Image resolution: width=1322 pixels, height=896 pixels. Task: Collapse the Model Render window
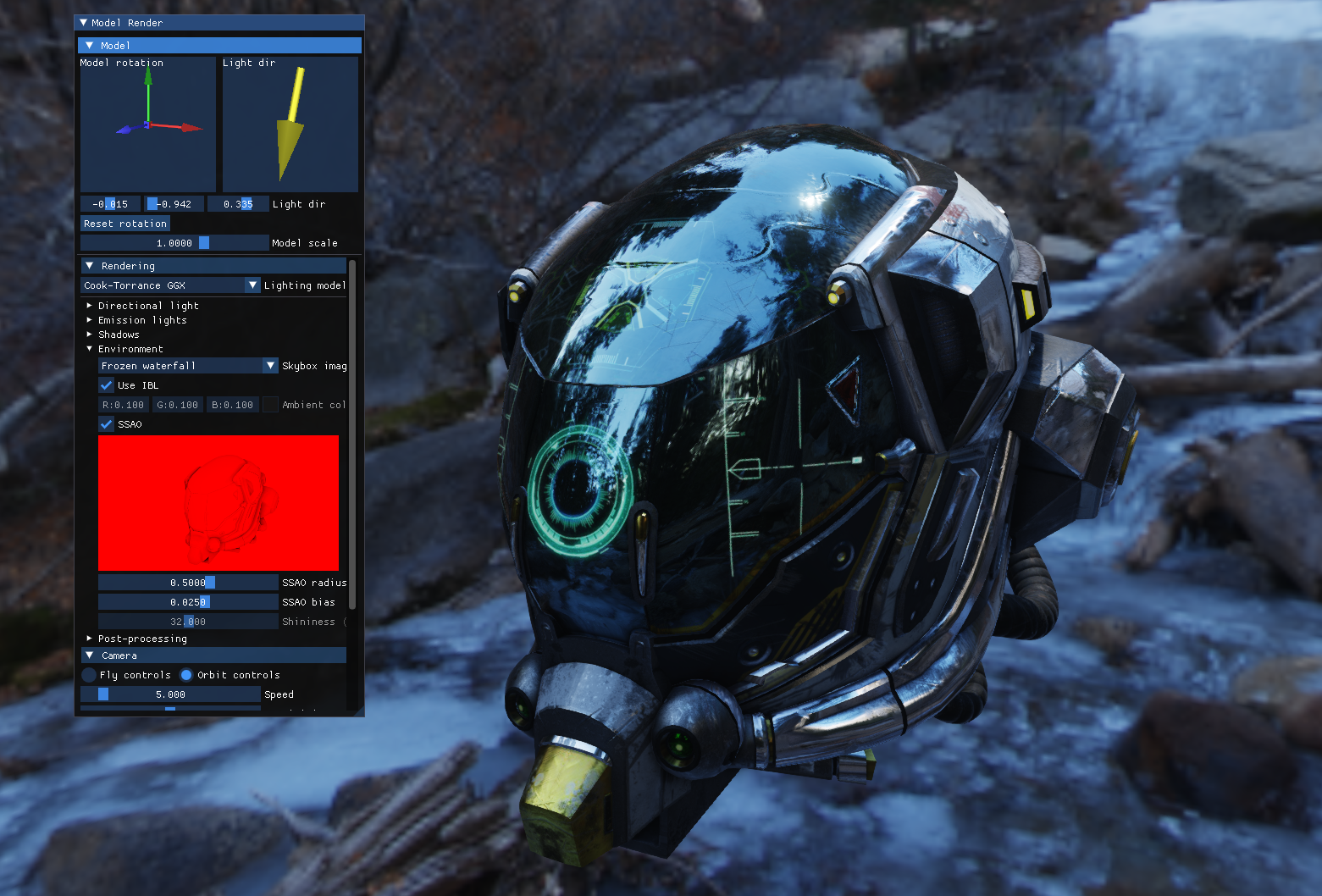click(x=83, y=23)
